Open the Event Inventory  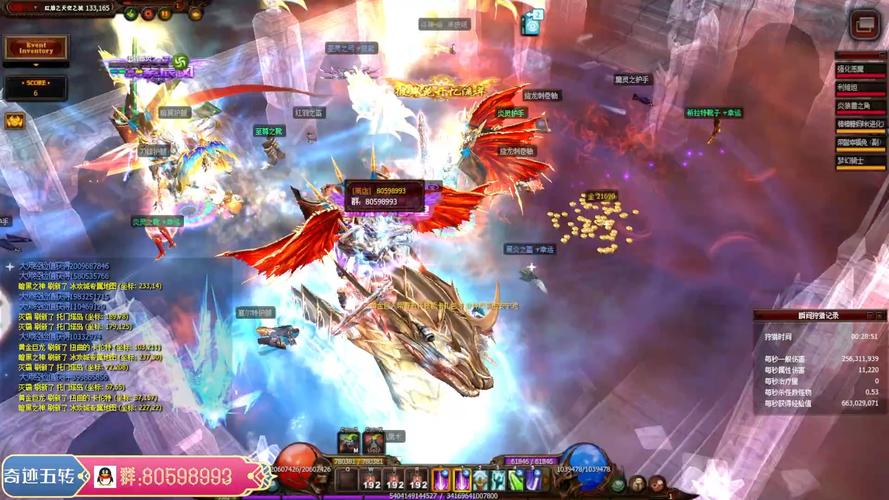click(x=35, y=47)
